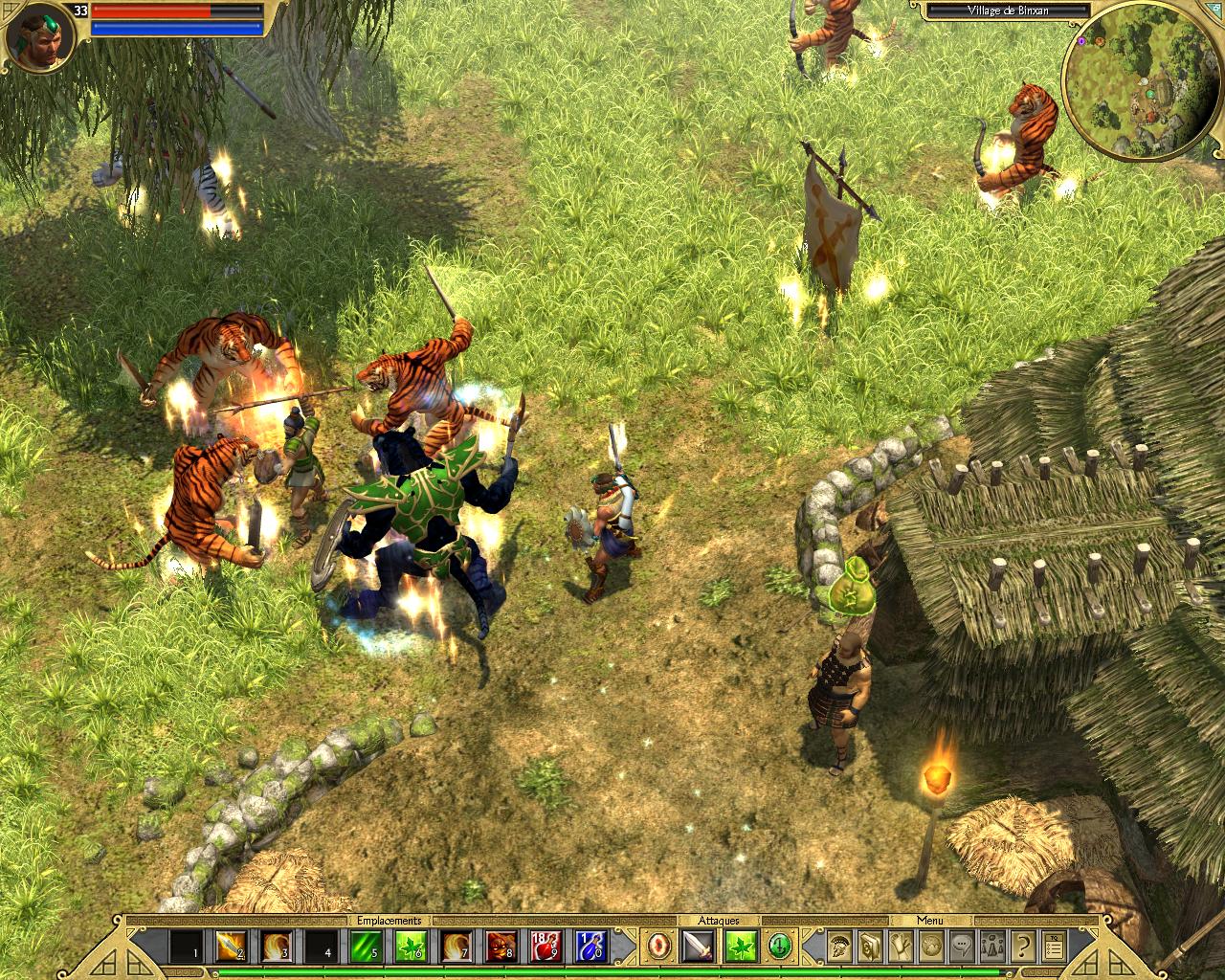Activate the golden blade skill in slot 2
The image size is (1225, 980).
(x=230, y=947)
